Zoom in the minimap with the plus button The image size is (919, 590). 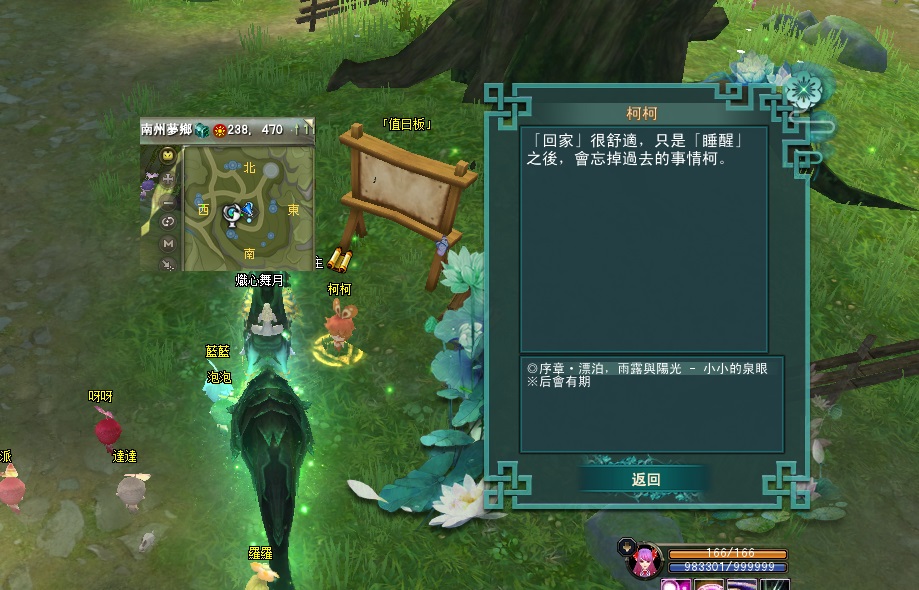pyautogui.click(x=167, y=179)
